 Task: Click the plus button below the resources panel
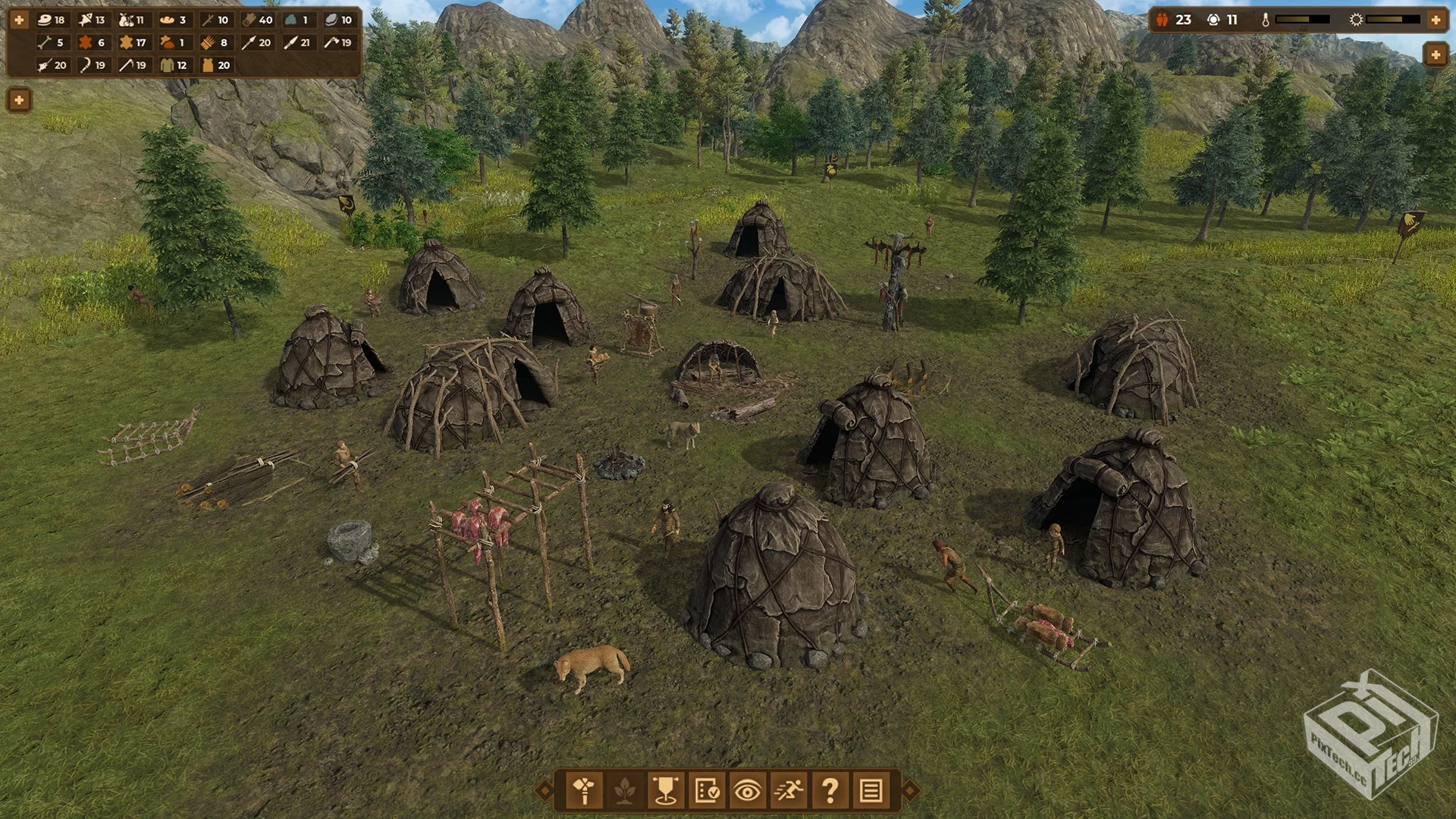click(x=19, y=99)
